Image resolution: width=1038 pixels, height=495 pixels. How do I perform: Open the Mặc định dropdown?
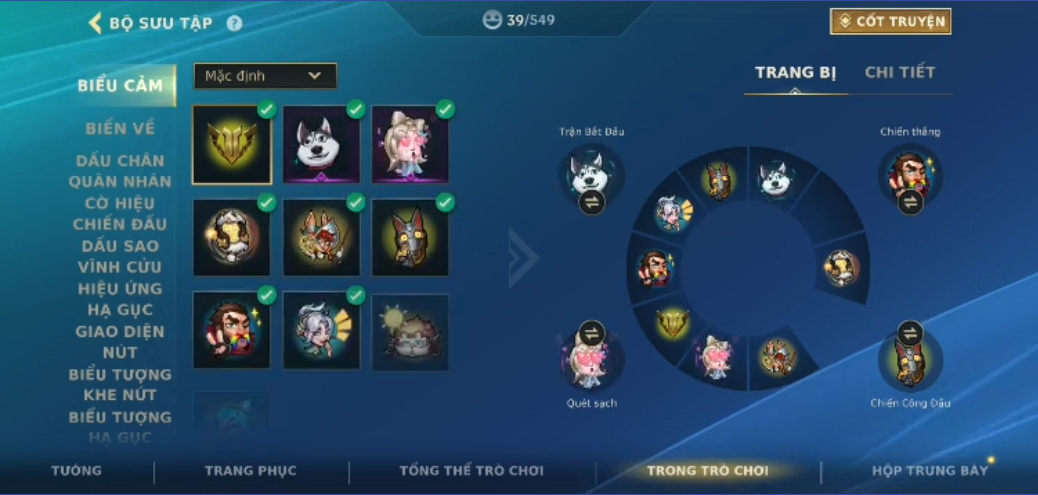pos(265,76)
